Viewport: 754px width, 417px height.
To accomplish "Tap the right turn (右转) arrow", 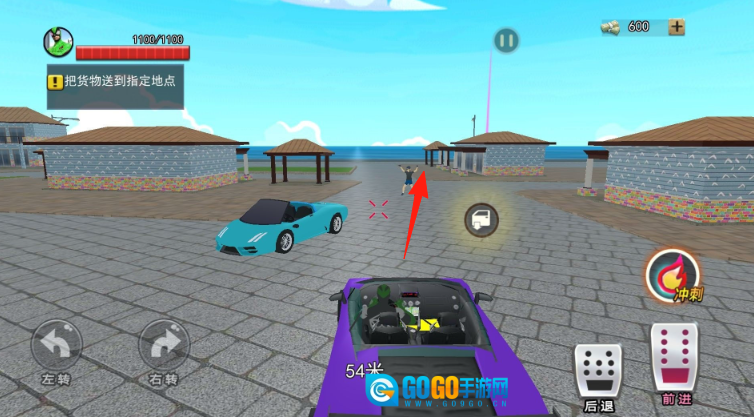I will (x=163, y=346).
